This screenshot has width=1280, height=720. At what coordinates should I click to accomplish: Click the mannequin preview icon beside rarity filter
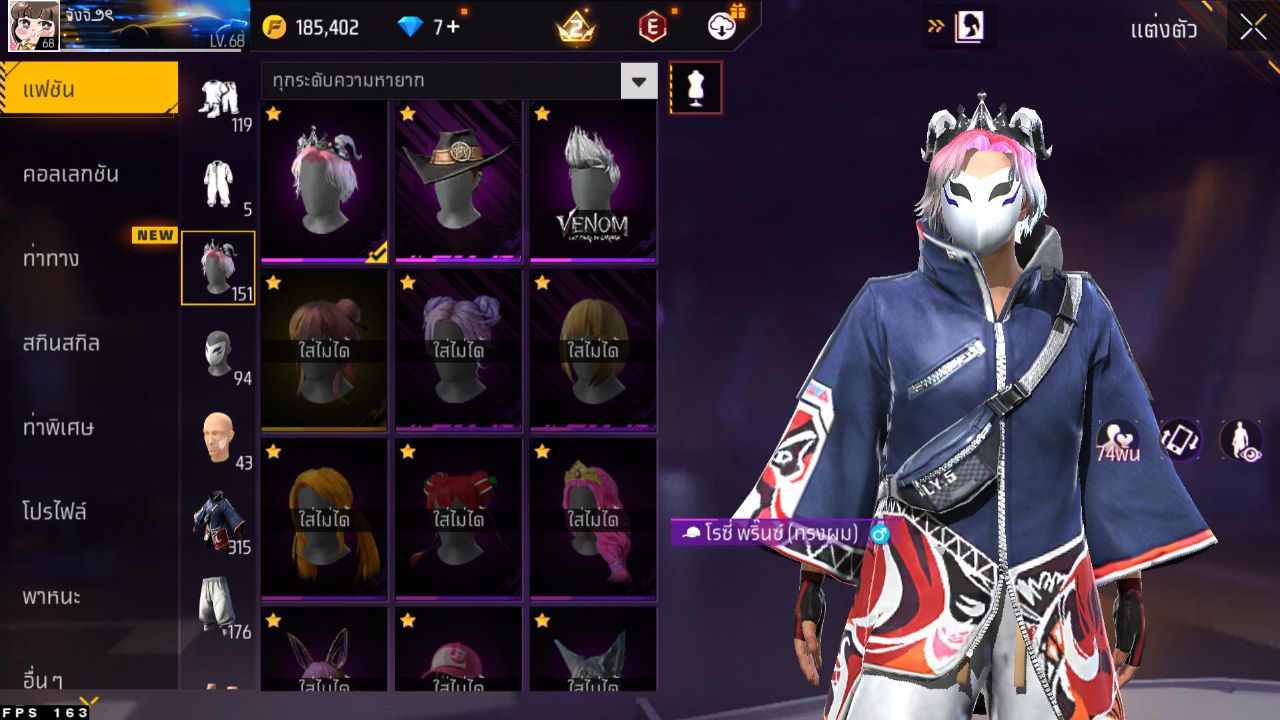(x=695, y=87)
